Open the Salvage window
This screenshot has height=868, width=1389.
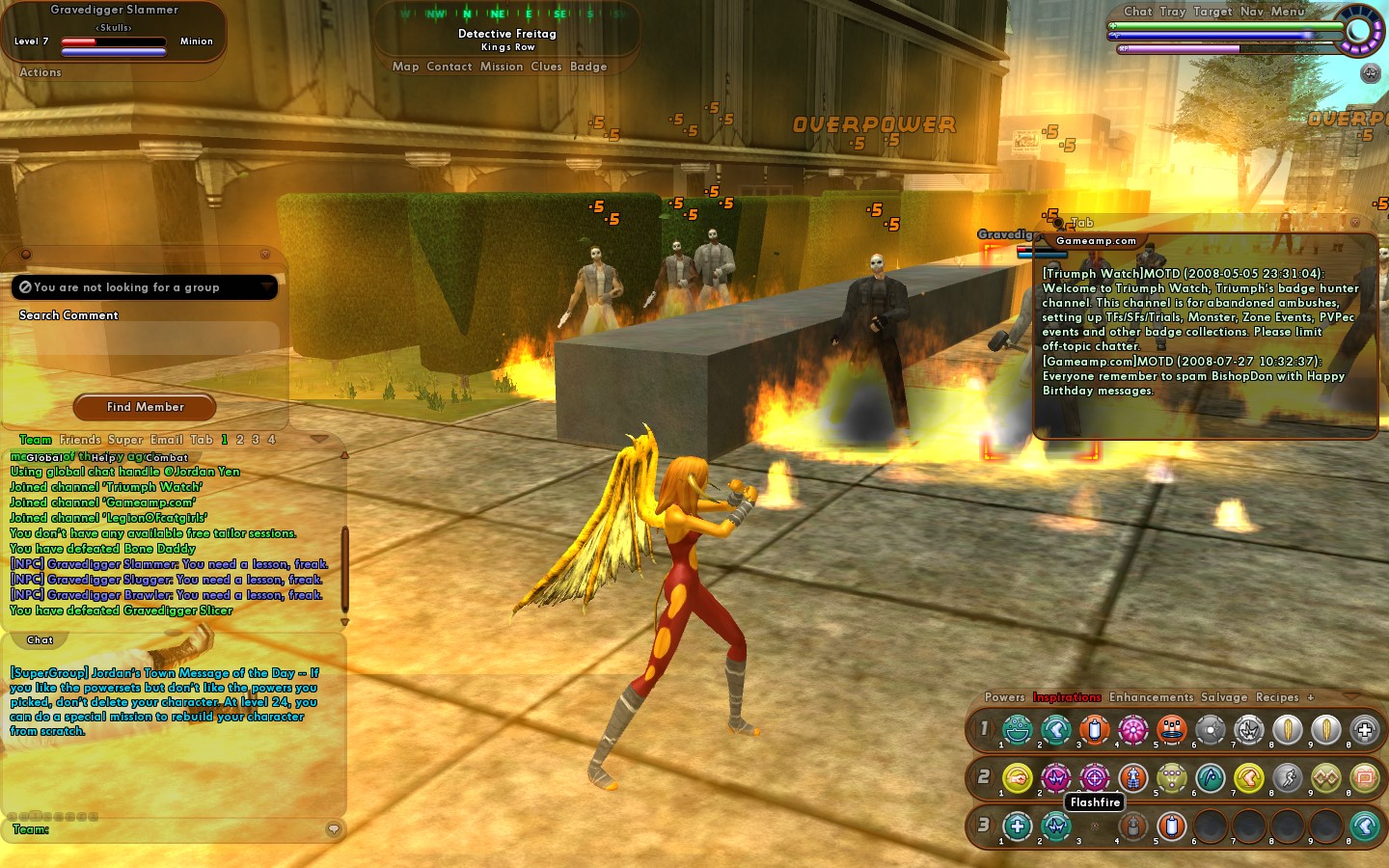(1224, 697)
